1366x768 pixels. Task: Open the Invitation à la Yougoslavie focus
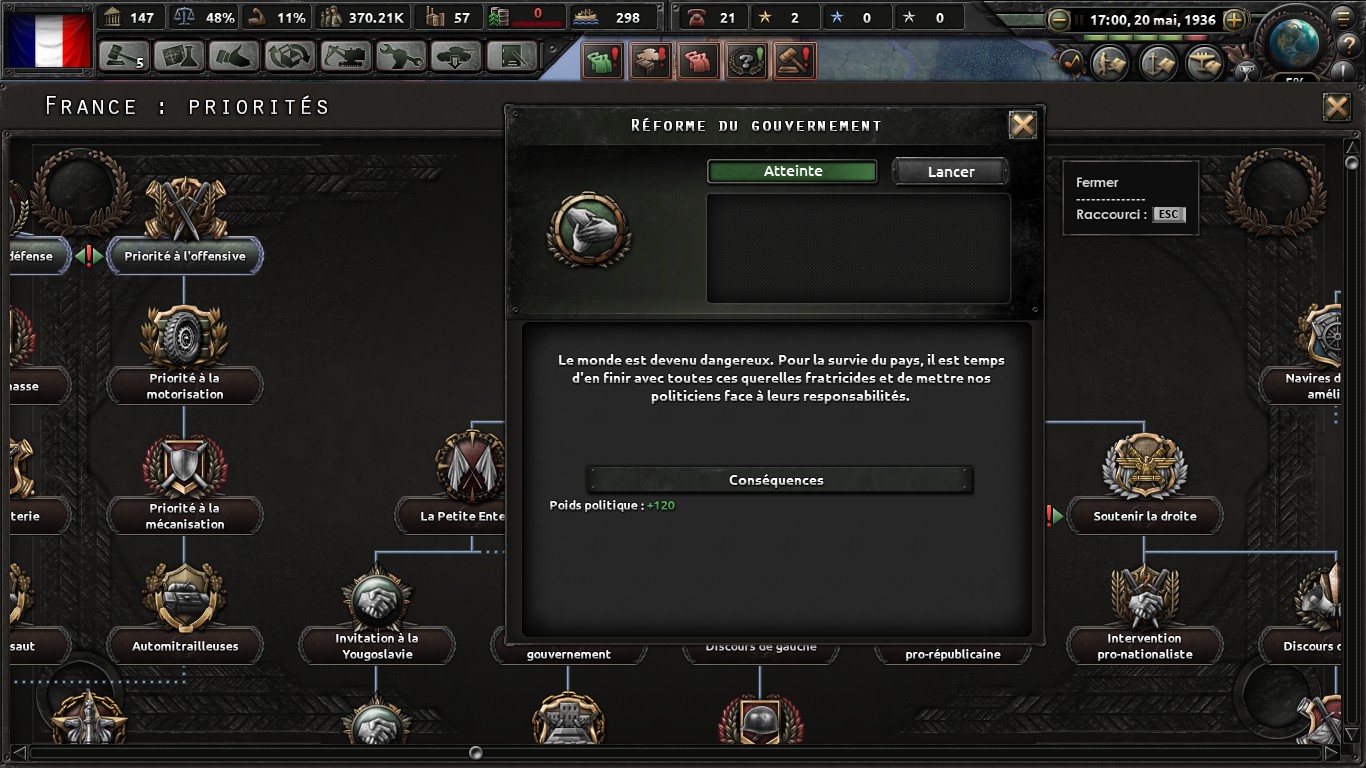point(376,646)
